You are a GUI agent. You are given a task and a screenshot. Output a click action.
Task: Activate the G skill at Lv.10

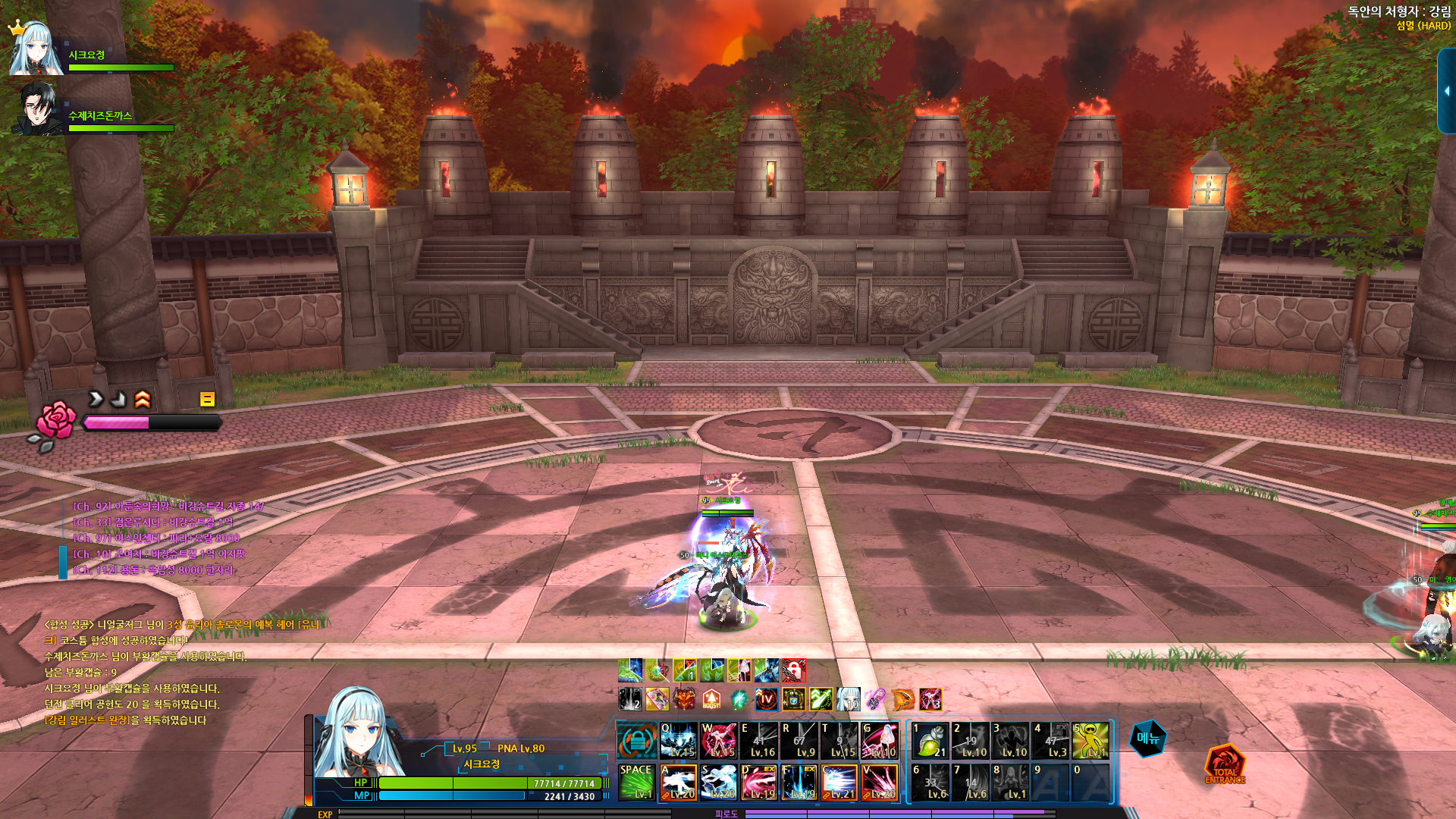(x=880, y=740)
